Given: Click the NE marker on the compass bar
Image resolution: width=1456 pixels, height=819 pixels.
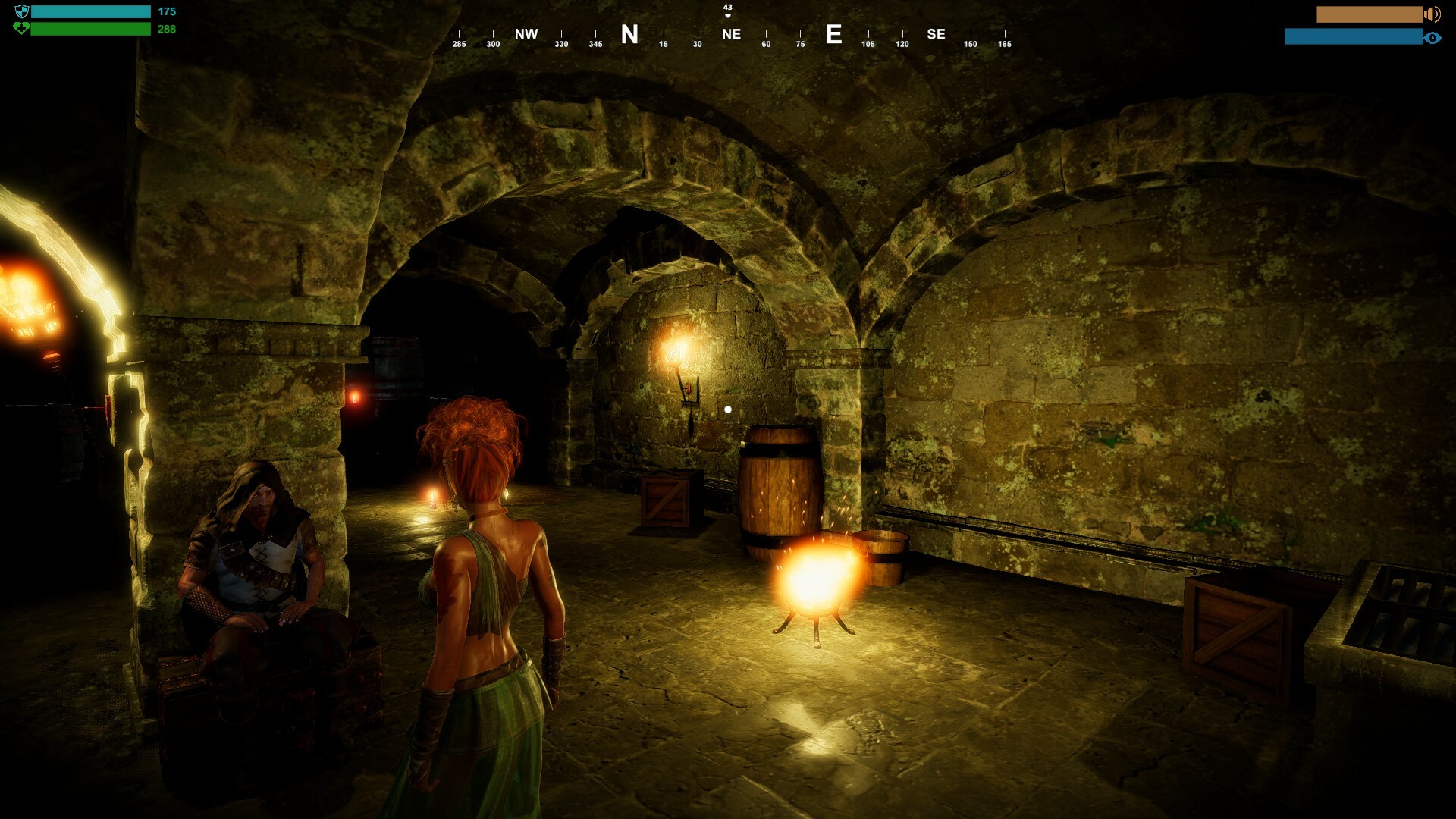Looking at the screenshot, I should click(x=730, y=34).
